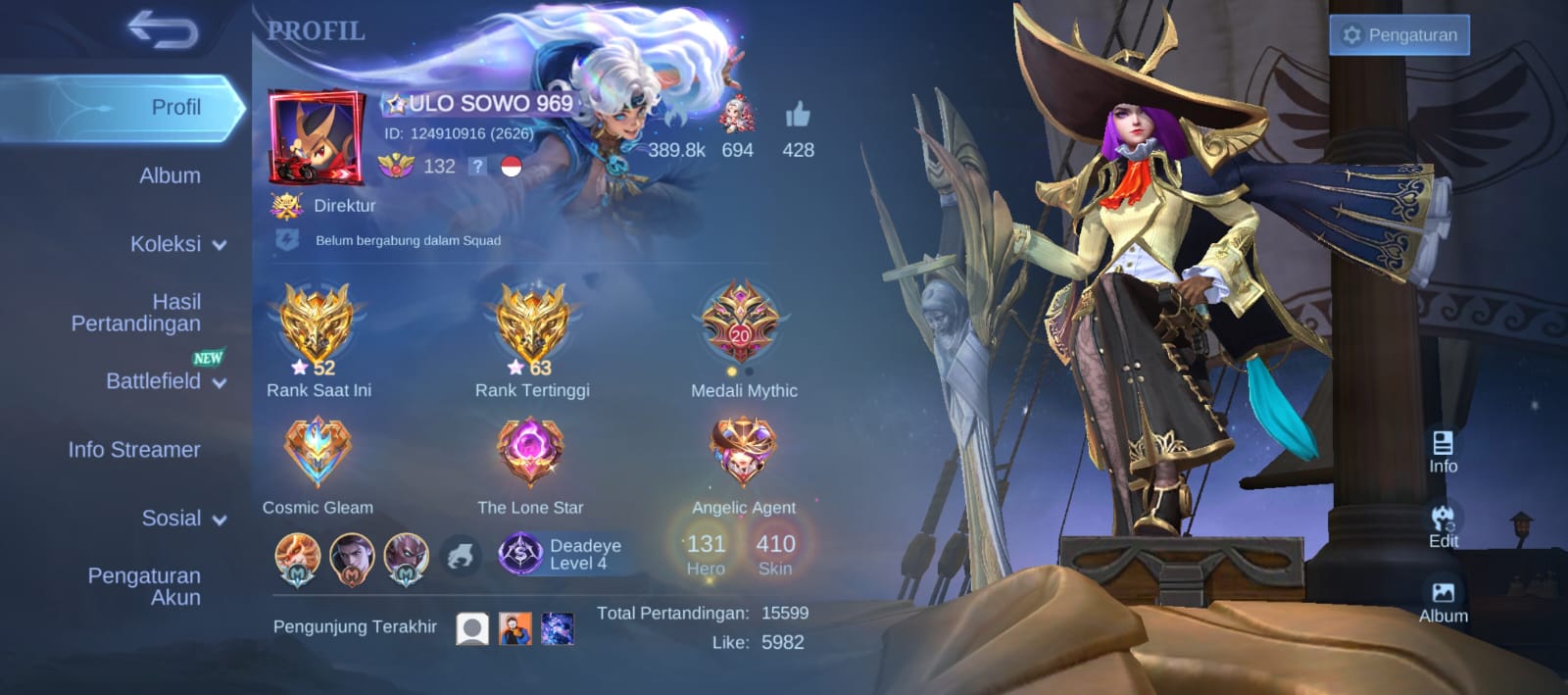Image resolution: width=1568 pixels, height=695 pixels.
Task: View the Rank Saat Ini badge
Action: (317, 324)
